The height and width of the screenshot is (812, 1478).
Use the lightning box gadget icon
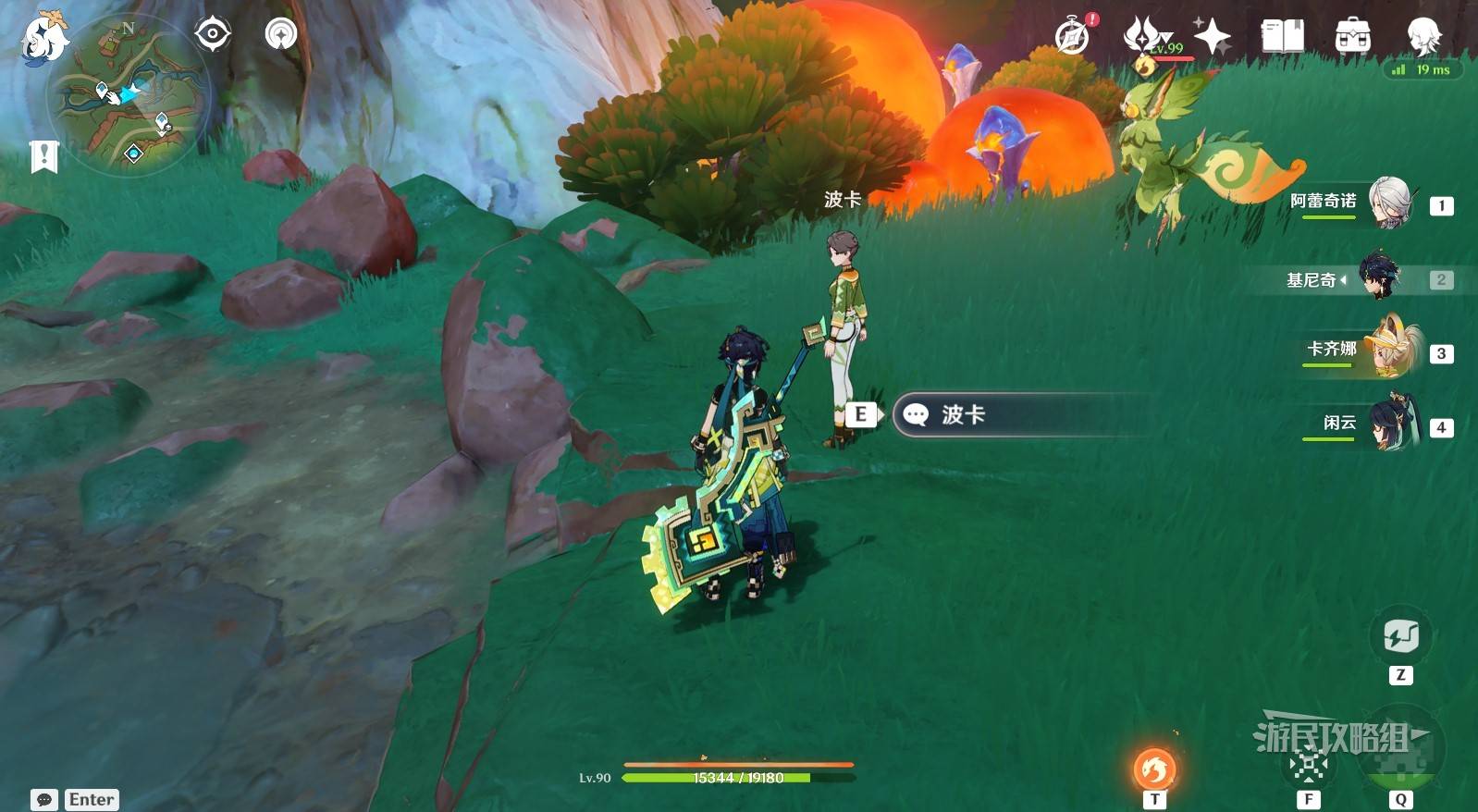pyautogui.click(x=1400, y=637)
